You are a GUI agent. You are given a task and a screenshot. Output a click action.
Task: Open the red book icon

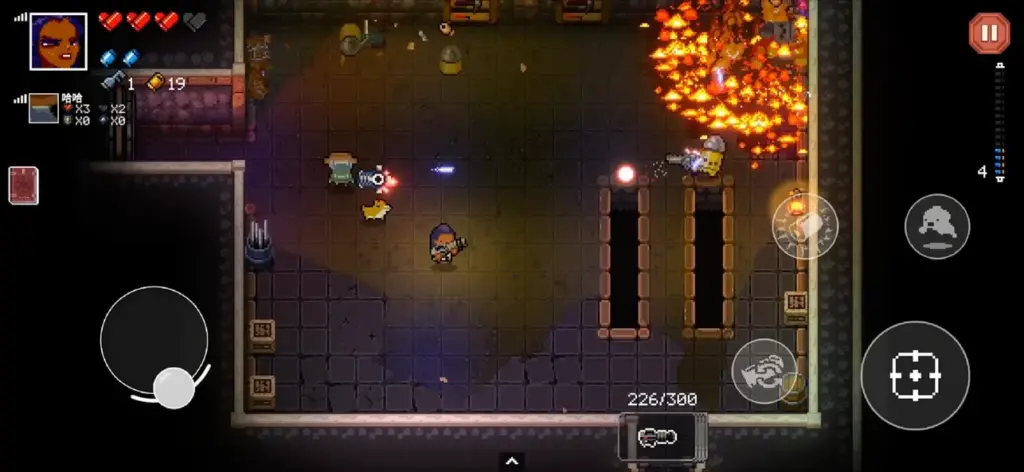click(23, 185)
